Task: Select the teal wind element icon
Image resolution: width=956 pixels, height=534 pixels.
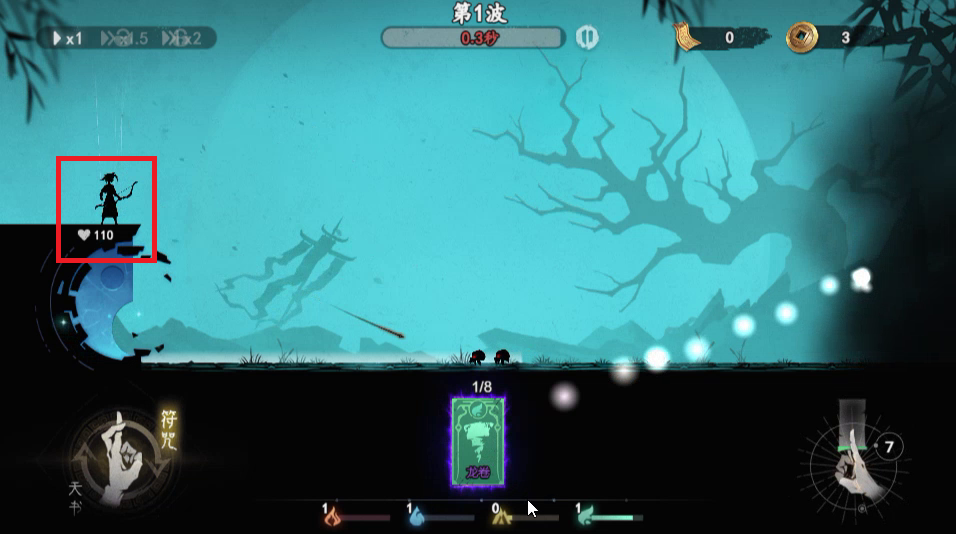Action: 587,517
